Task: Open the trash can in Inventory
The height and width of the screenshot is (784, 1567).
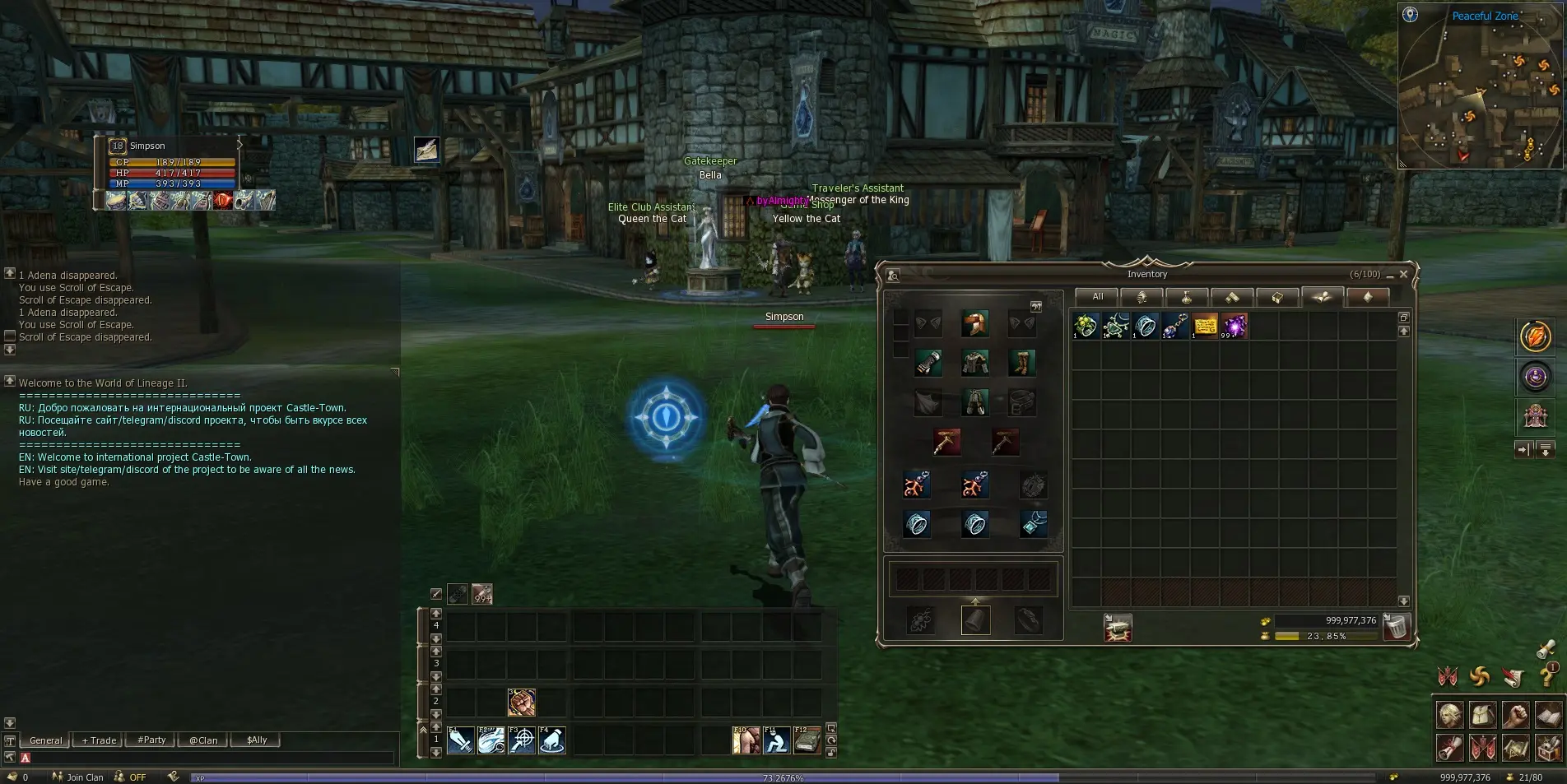Action: pos(1397,627)
